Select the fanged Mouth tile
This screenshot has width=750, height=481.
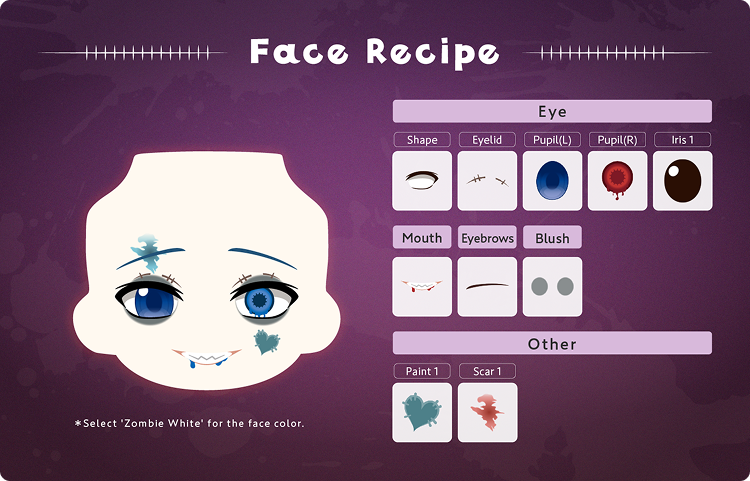coord(422,287)
